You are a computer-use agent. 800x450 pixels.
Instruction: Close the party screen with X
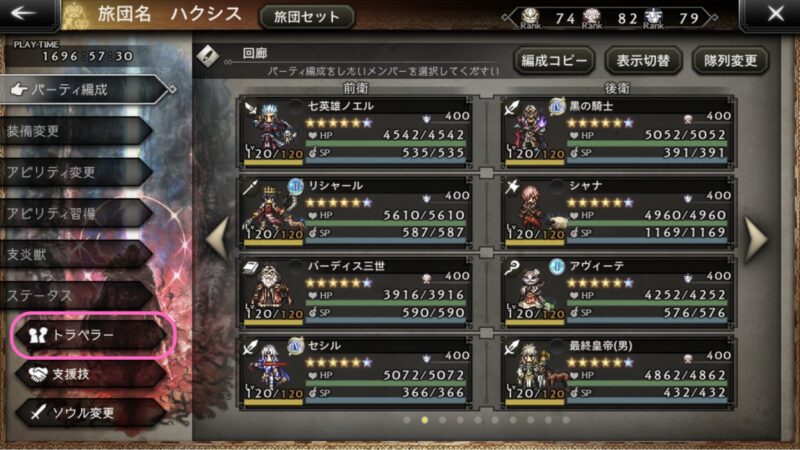click(x=774, y=15)
